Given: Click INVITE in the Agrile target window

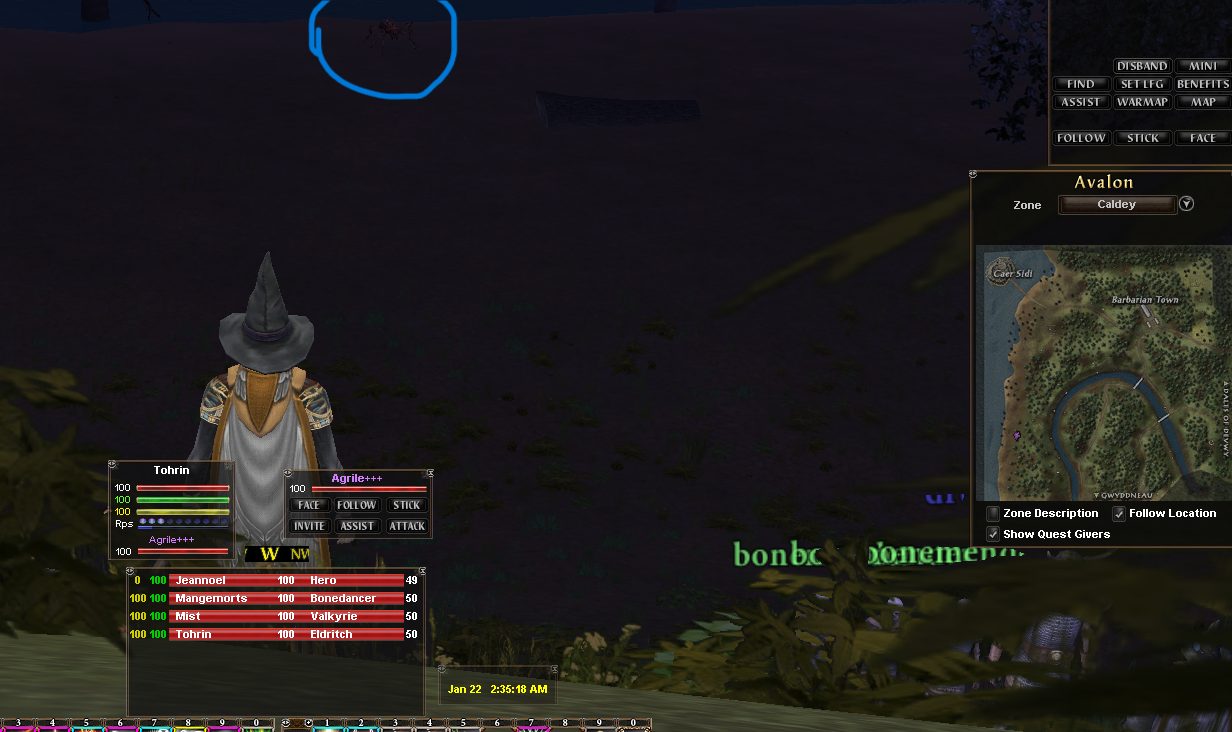Looking at the screenshot, I should pyautogui.click(x=309, y=526).
